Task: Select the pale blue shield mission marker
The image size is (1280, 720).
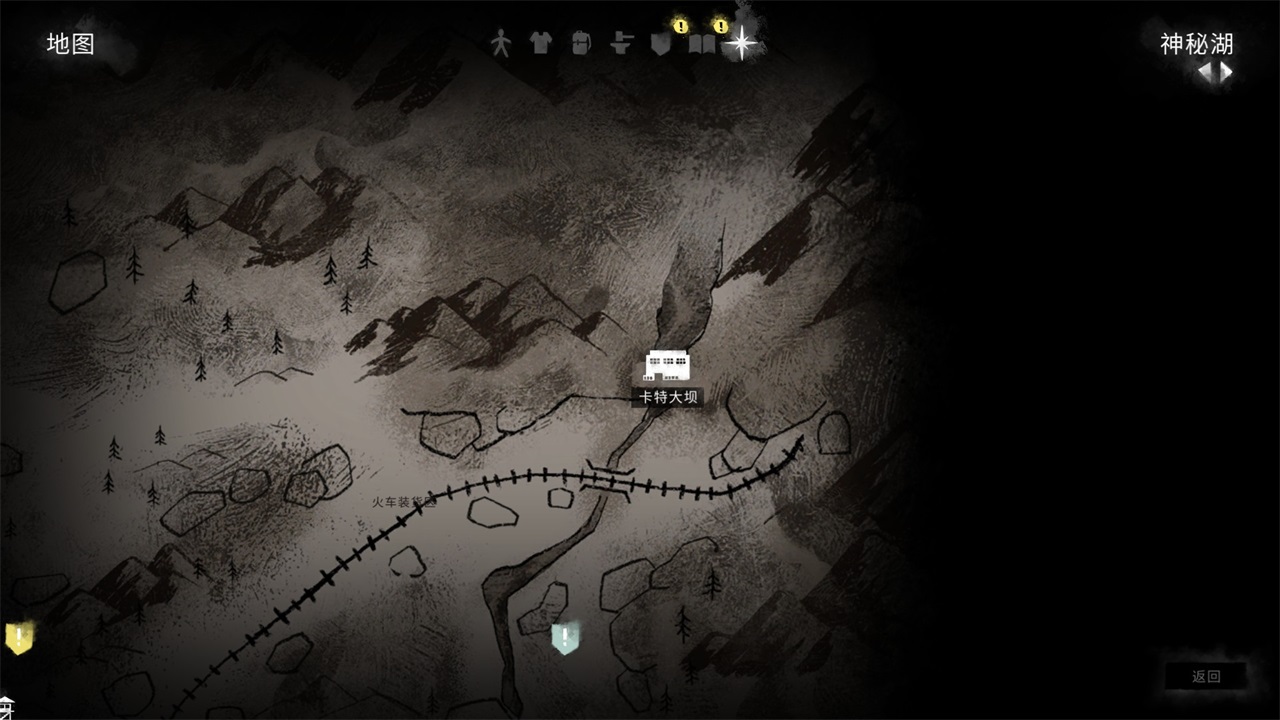Action: pos(565,638)
